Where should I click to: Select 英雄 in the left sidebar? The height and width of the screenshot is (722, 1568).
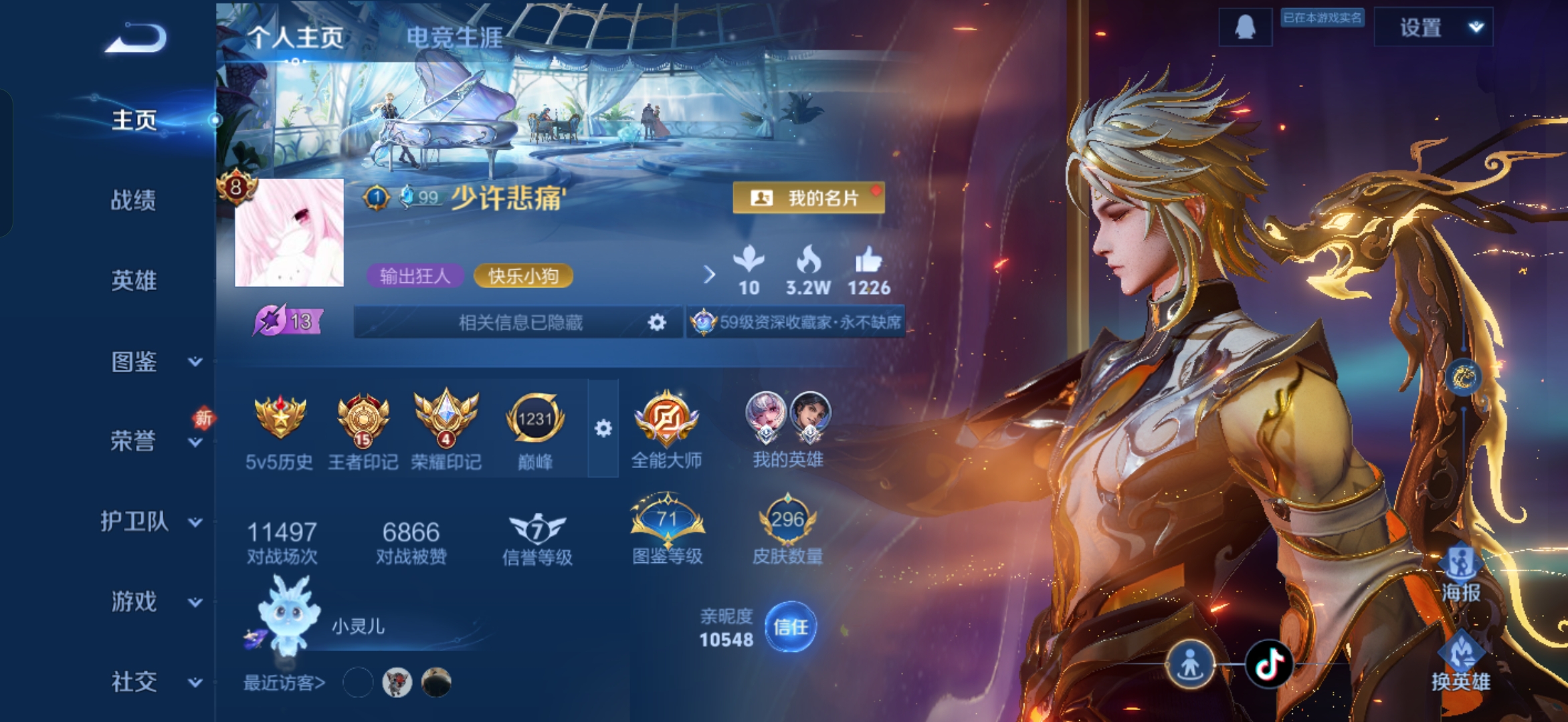pos(134,281)
